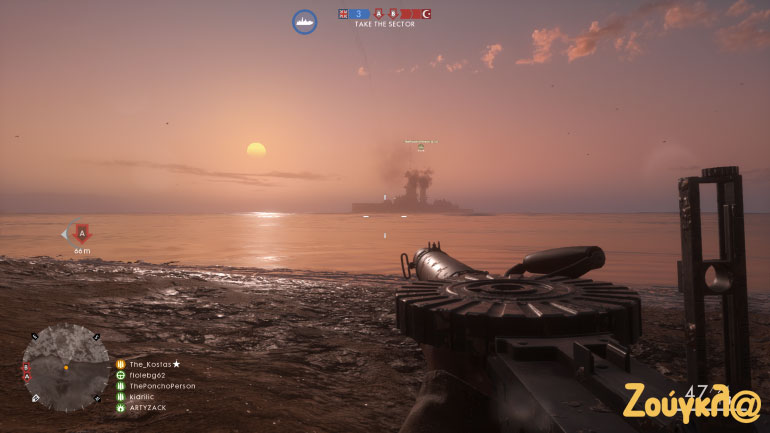This screenshot has height=433, width=770.
Task: Select the red A sector indicator
Action: tap(379, 14)
